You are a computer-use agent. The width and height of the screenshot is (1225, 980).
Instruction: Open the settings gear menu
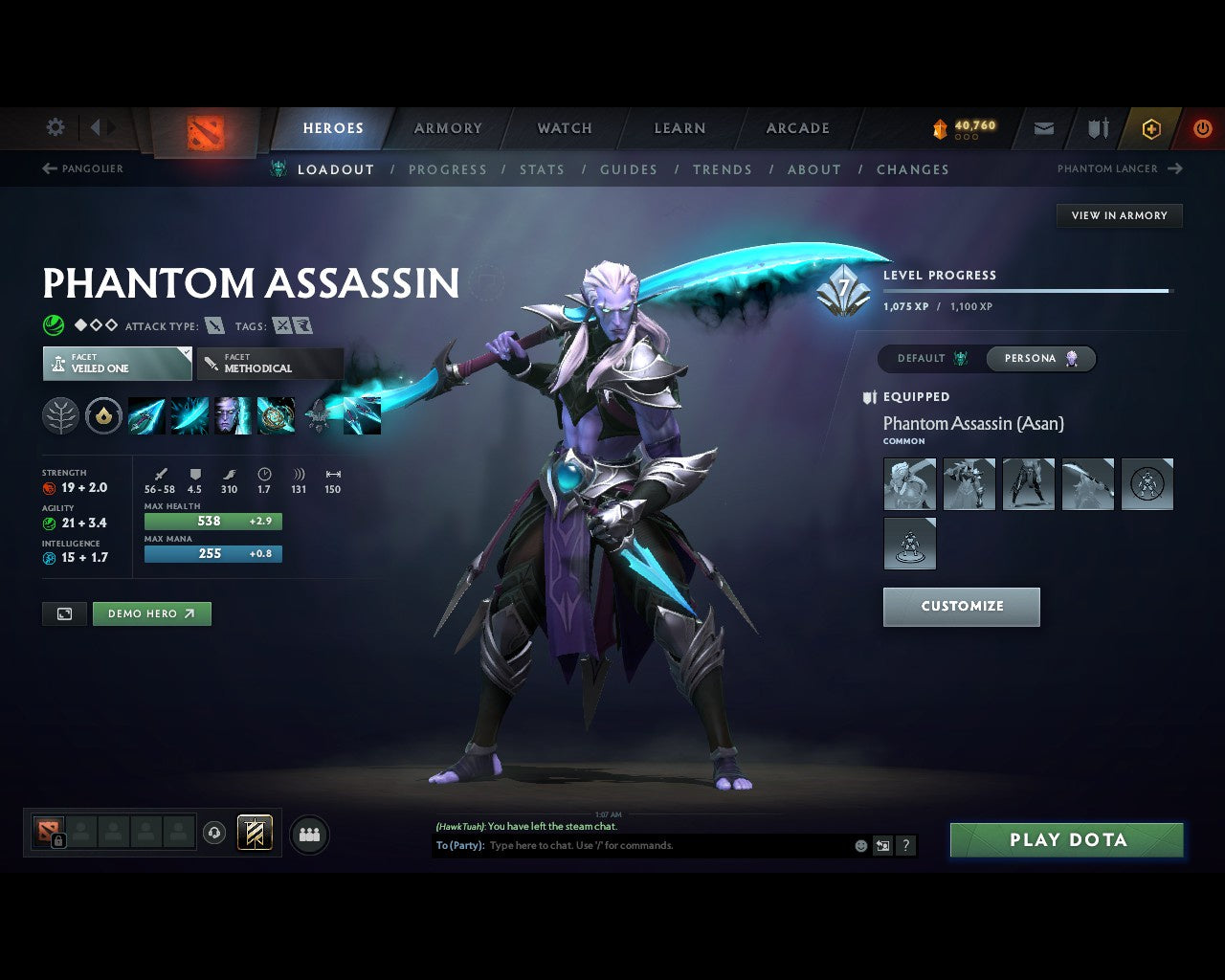(56, 127)
